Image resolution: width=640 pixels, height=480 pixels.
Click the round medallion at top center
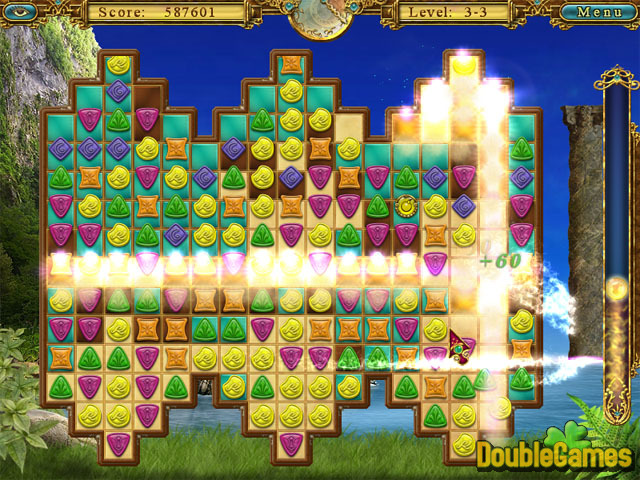(319, 16)
